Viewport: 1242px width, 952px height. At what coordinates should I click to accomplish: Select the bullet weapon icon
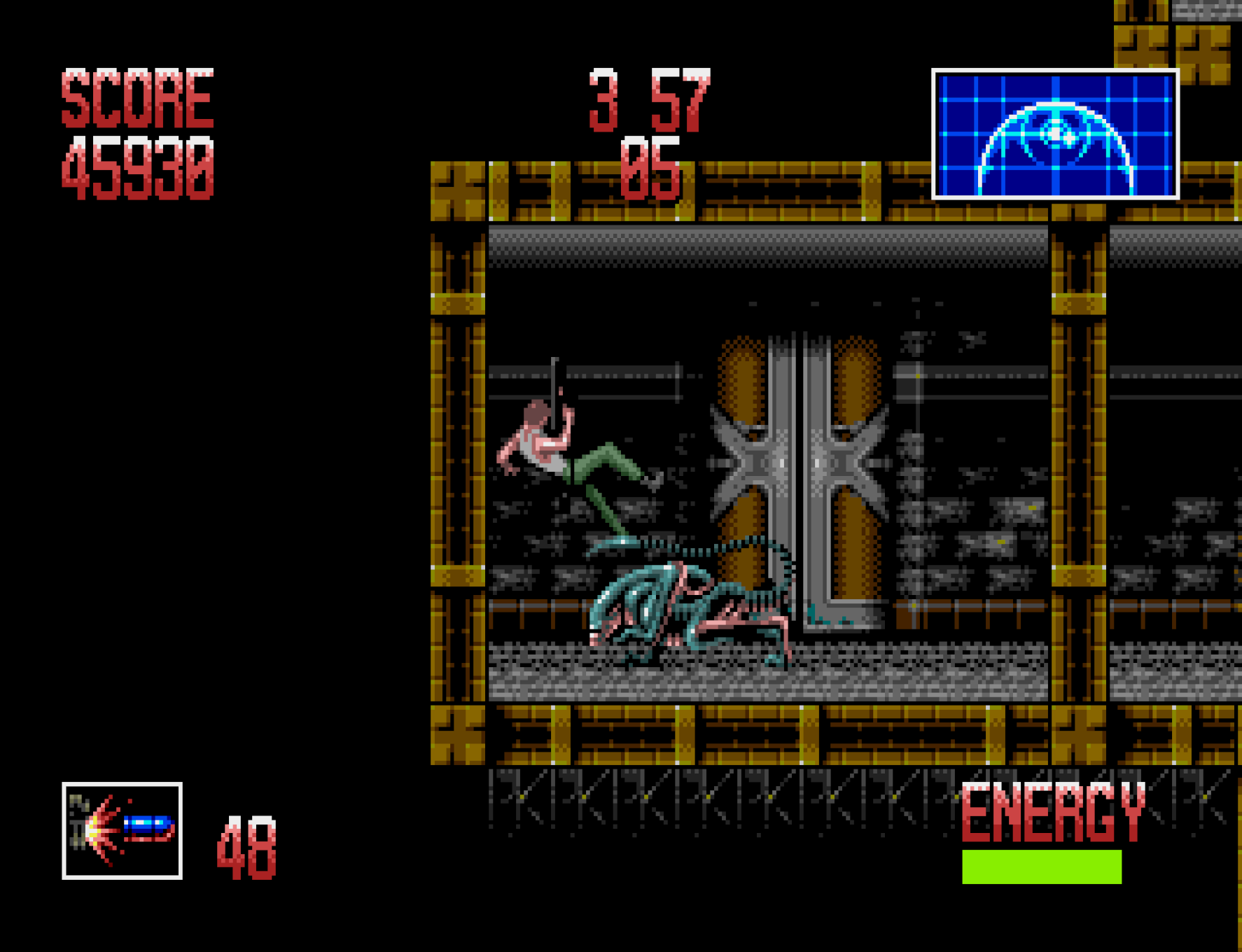tap(123, 830)
